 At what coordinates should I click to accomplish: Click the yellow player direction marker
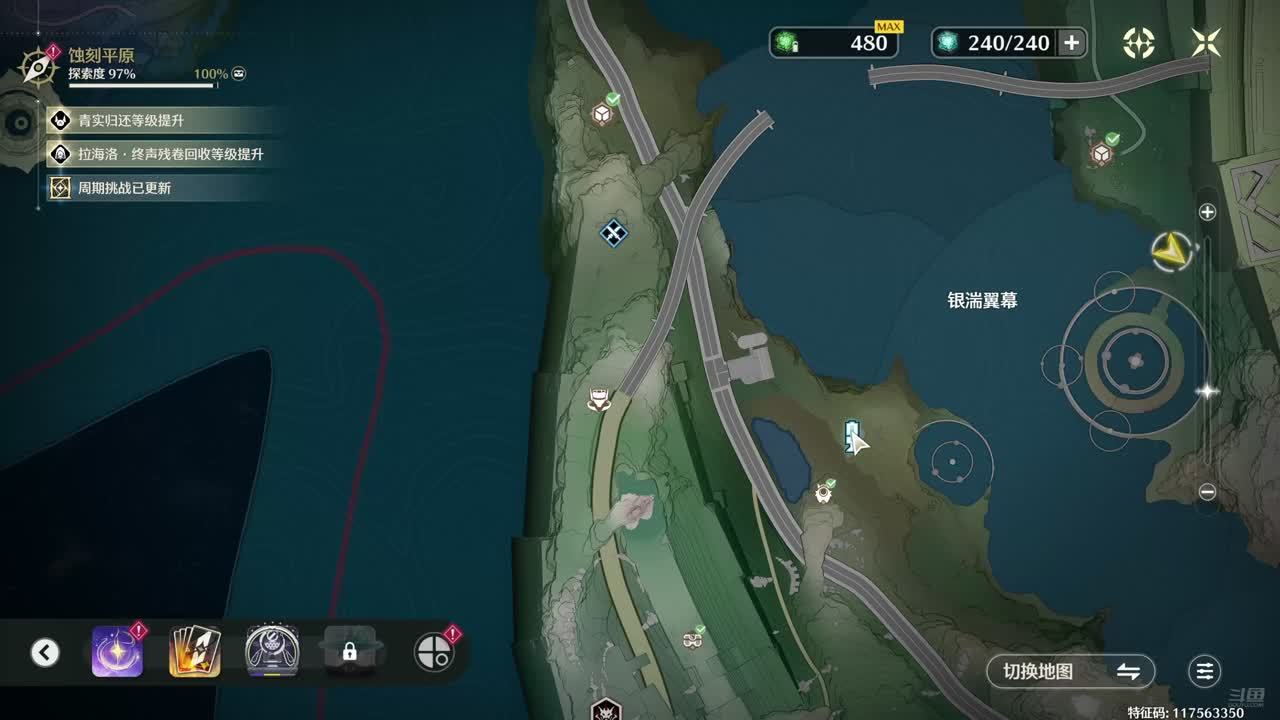tap(1171, 252)
